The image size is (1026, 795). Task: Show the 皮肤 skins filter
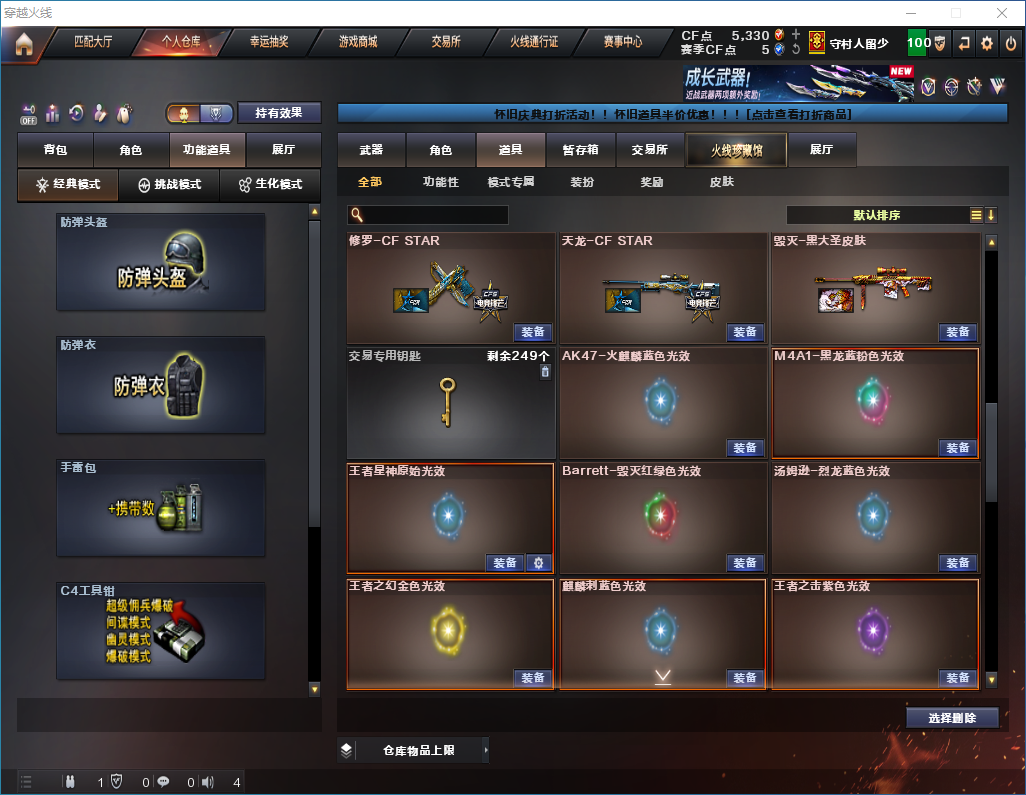(721, 182)
